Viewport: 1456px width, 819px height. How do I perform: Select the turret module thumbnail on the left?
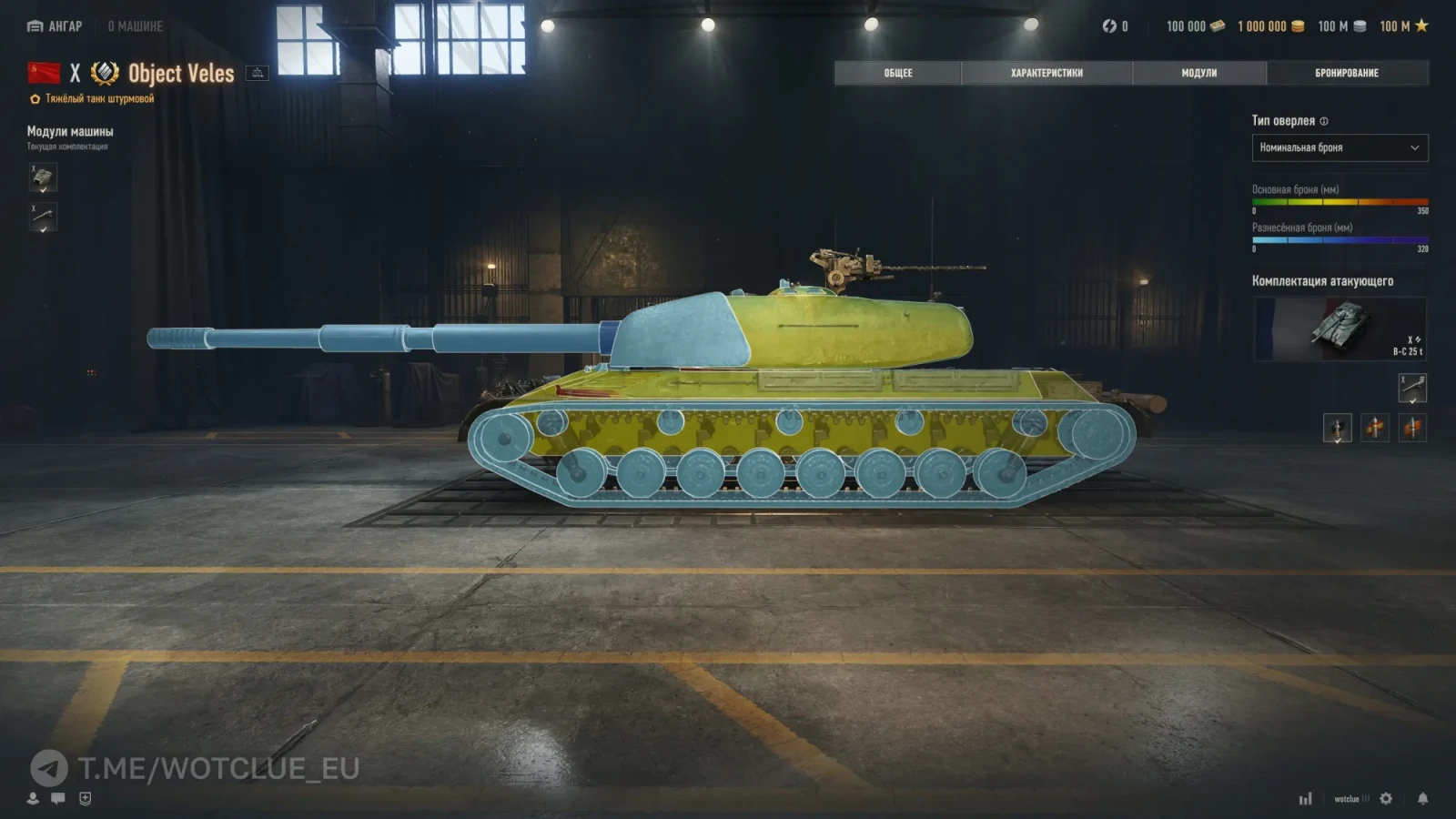[x=42, y=178]
